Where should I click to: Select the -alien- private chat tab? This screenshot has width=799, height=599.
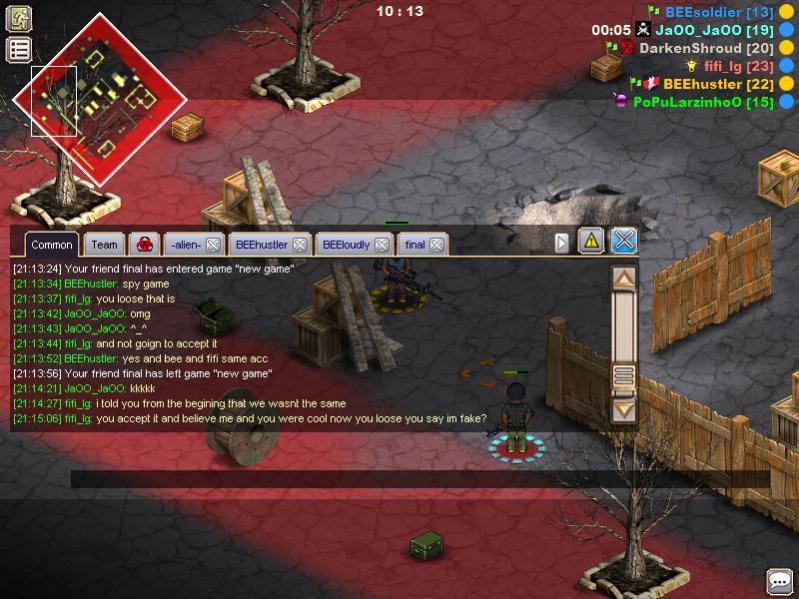(185, 244)
